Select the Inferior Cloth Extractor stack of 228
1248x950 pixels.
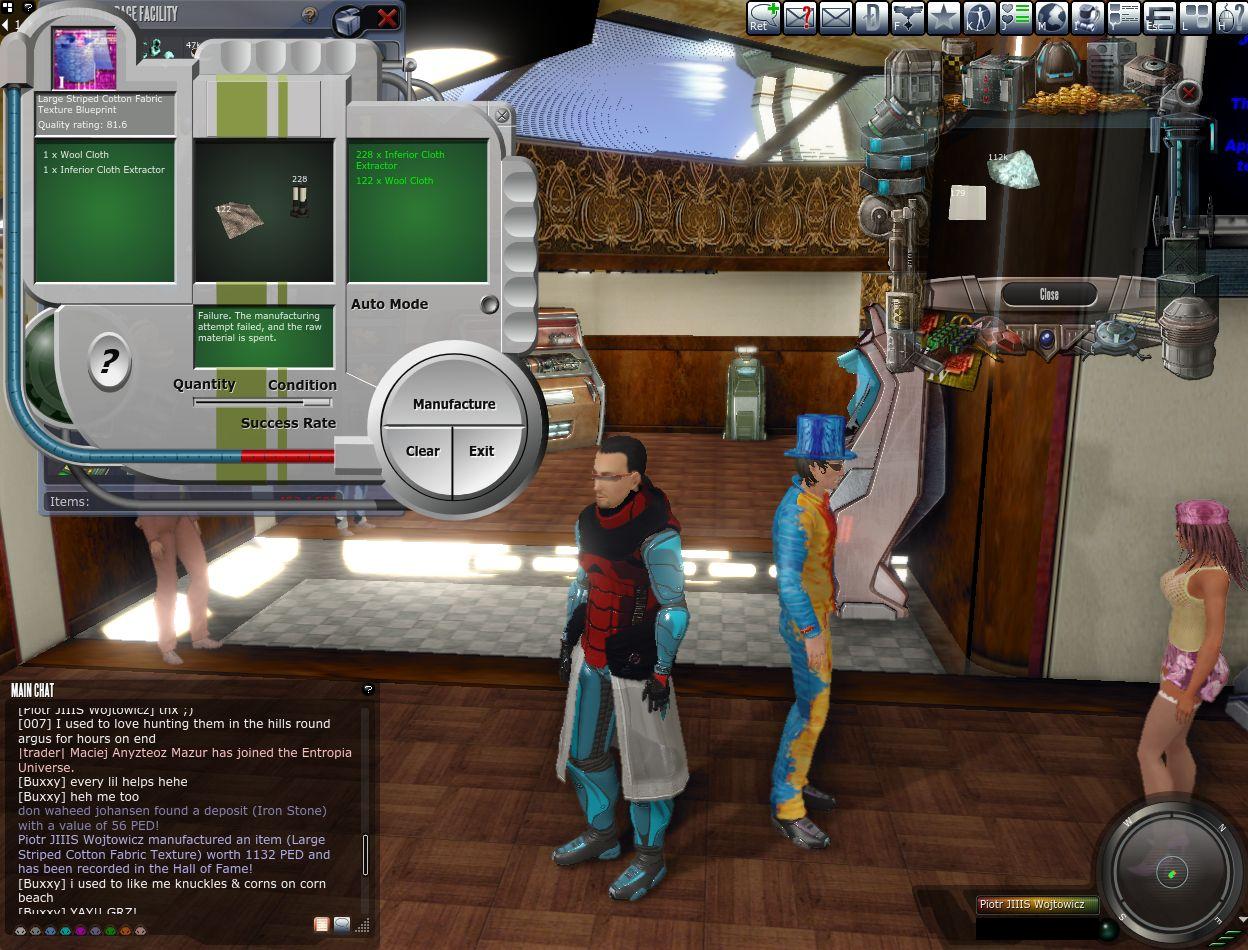[299, 199]
